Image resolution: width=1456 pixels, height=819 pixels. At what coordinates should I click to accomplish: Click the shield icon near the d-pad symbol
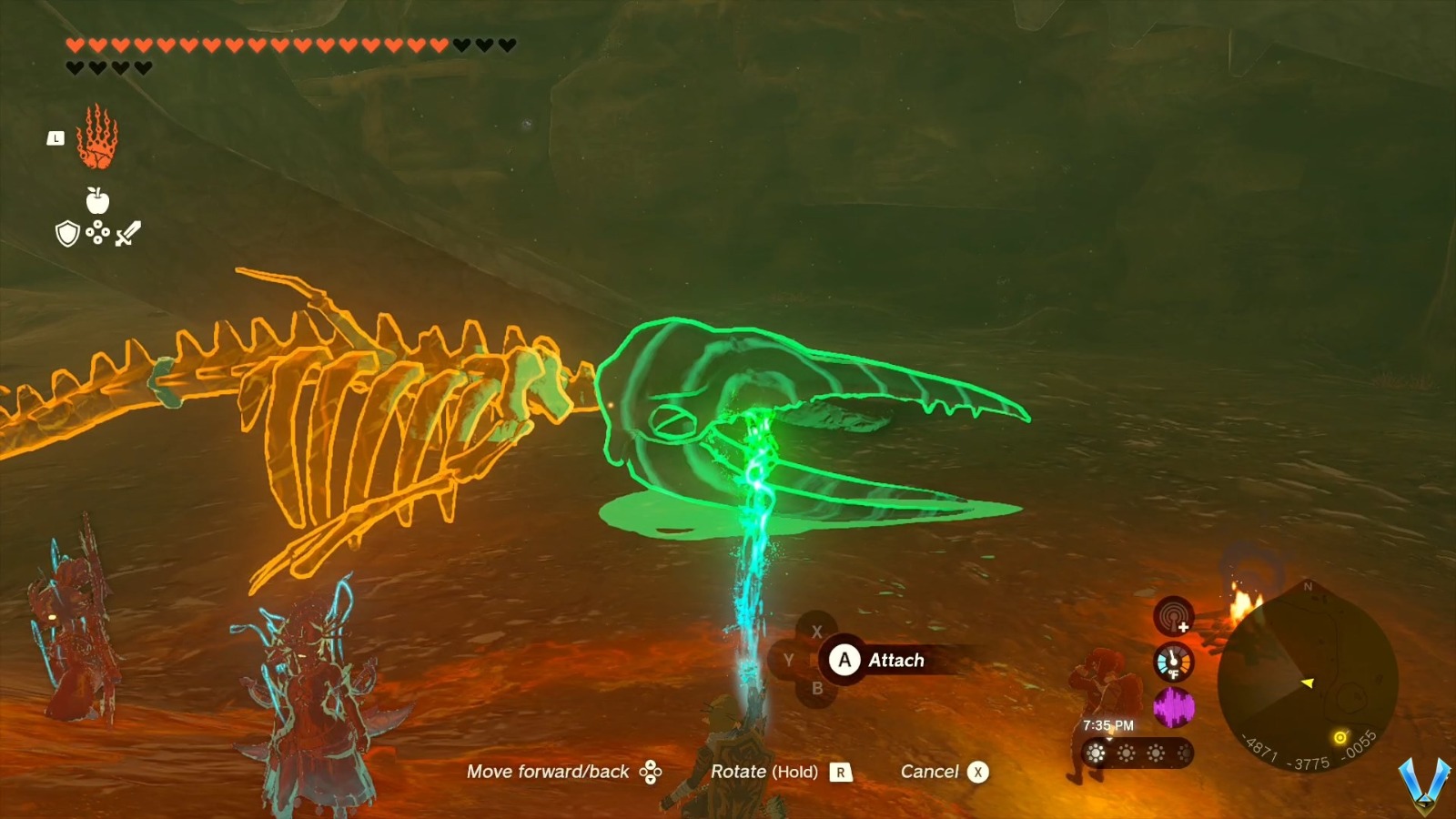pos(66,234)
